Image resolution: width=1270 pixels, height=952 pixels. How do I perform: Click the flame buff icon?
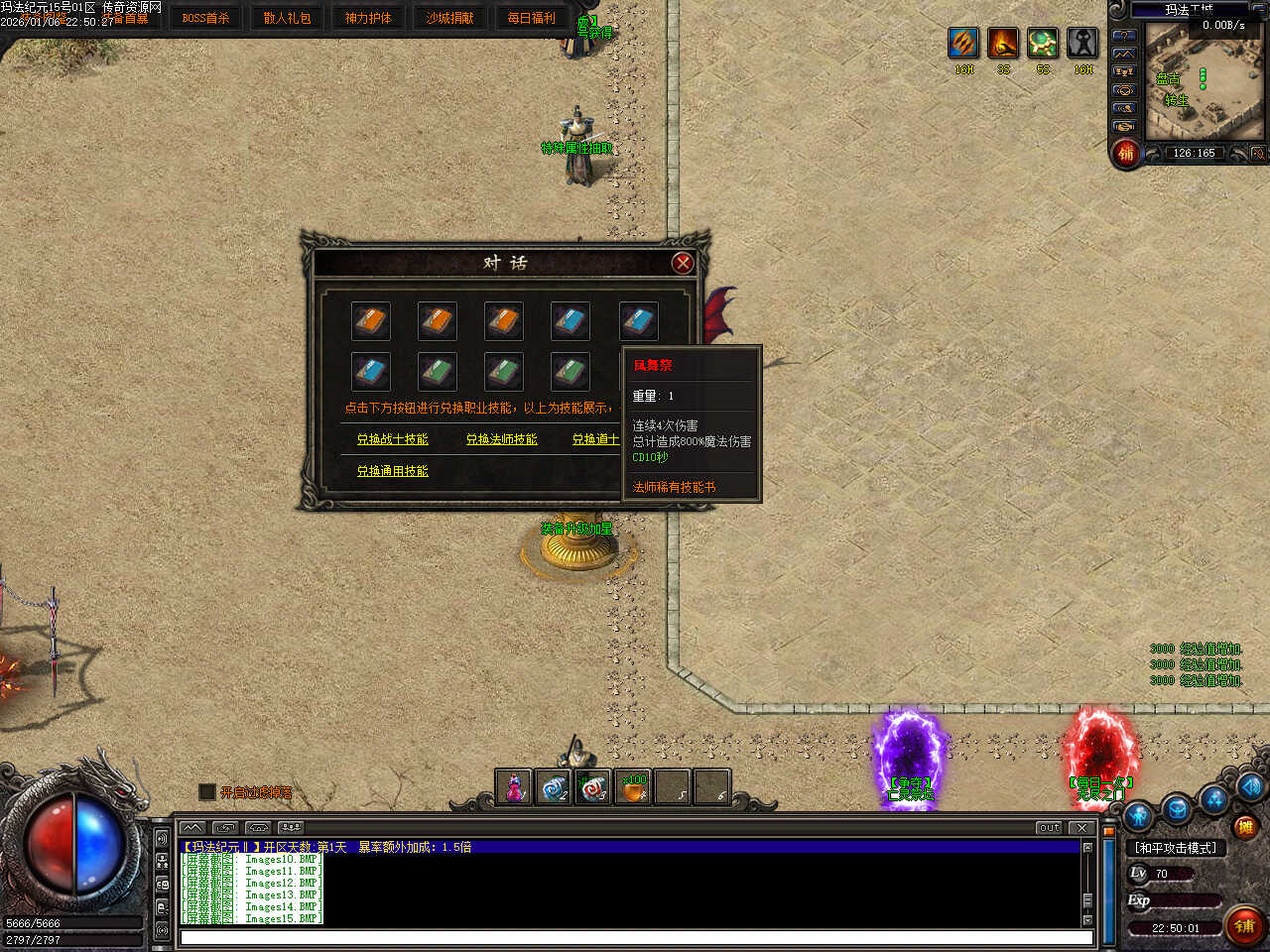(x=1003, y=43)
